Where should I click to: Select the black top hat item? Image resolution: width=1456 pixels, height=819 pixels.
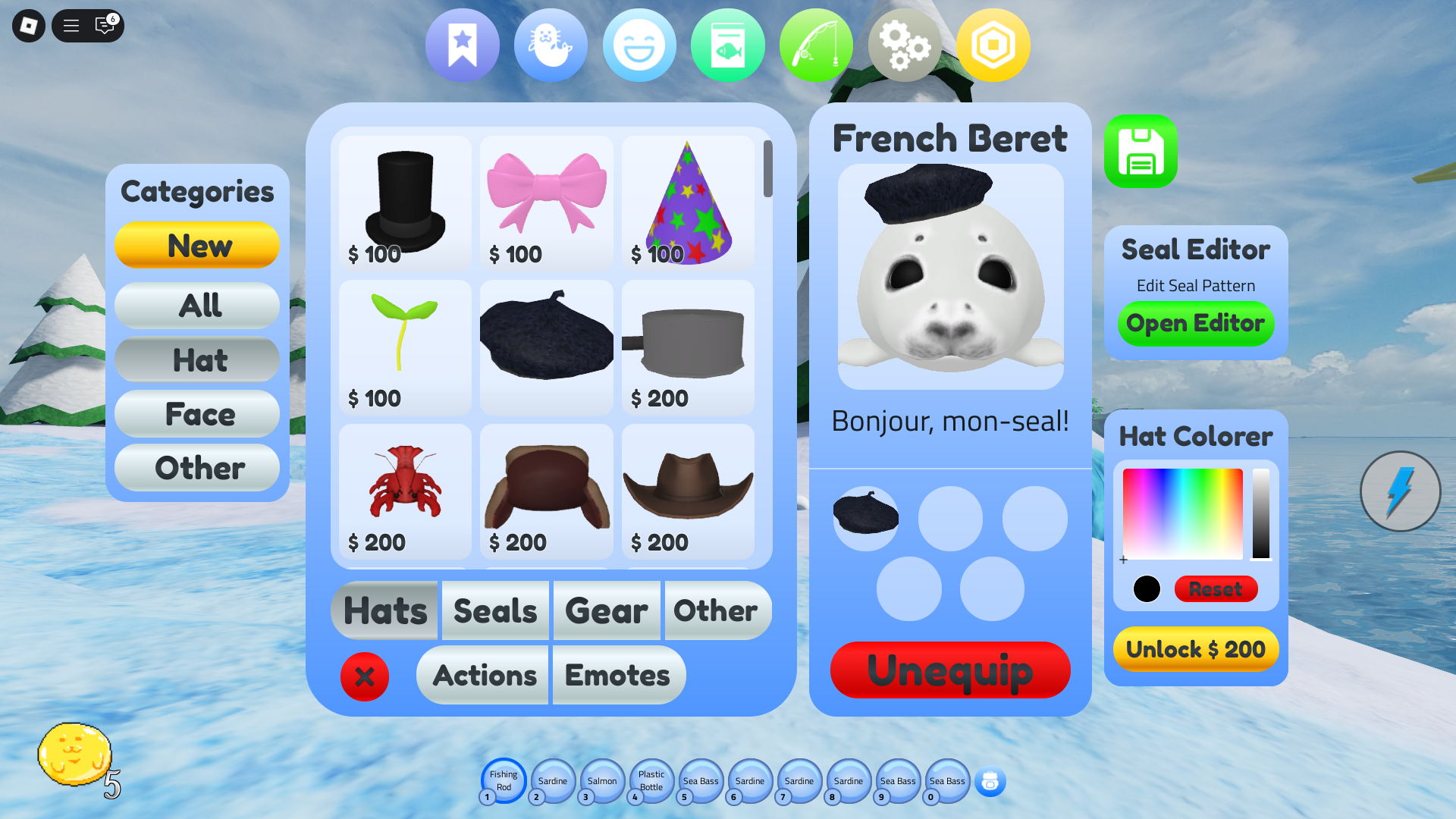pyautogui.click(x=405, y=202)
